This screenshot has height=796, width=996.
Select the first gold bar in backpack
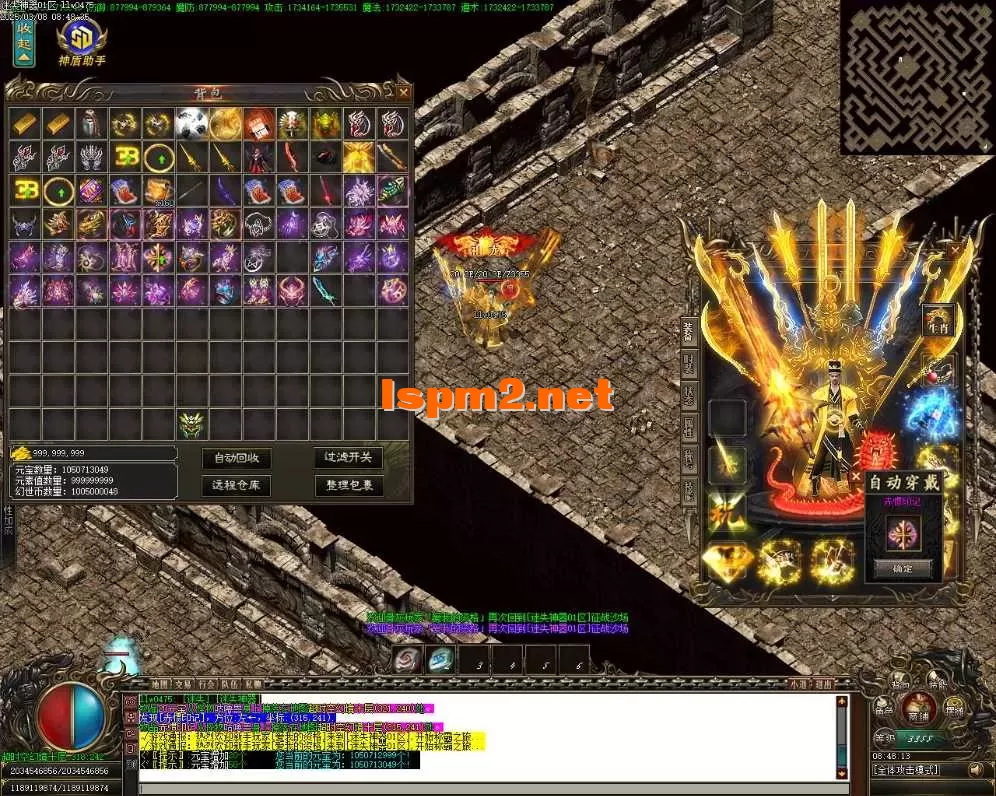(x=25, y=124)
